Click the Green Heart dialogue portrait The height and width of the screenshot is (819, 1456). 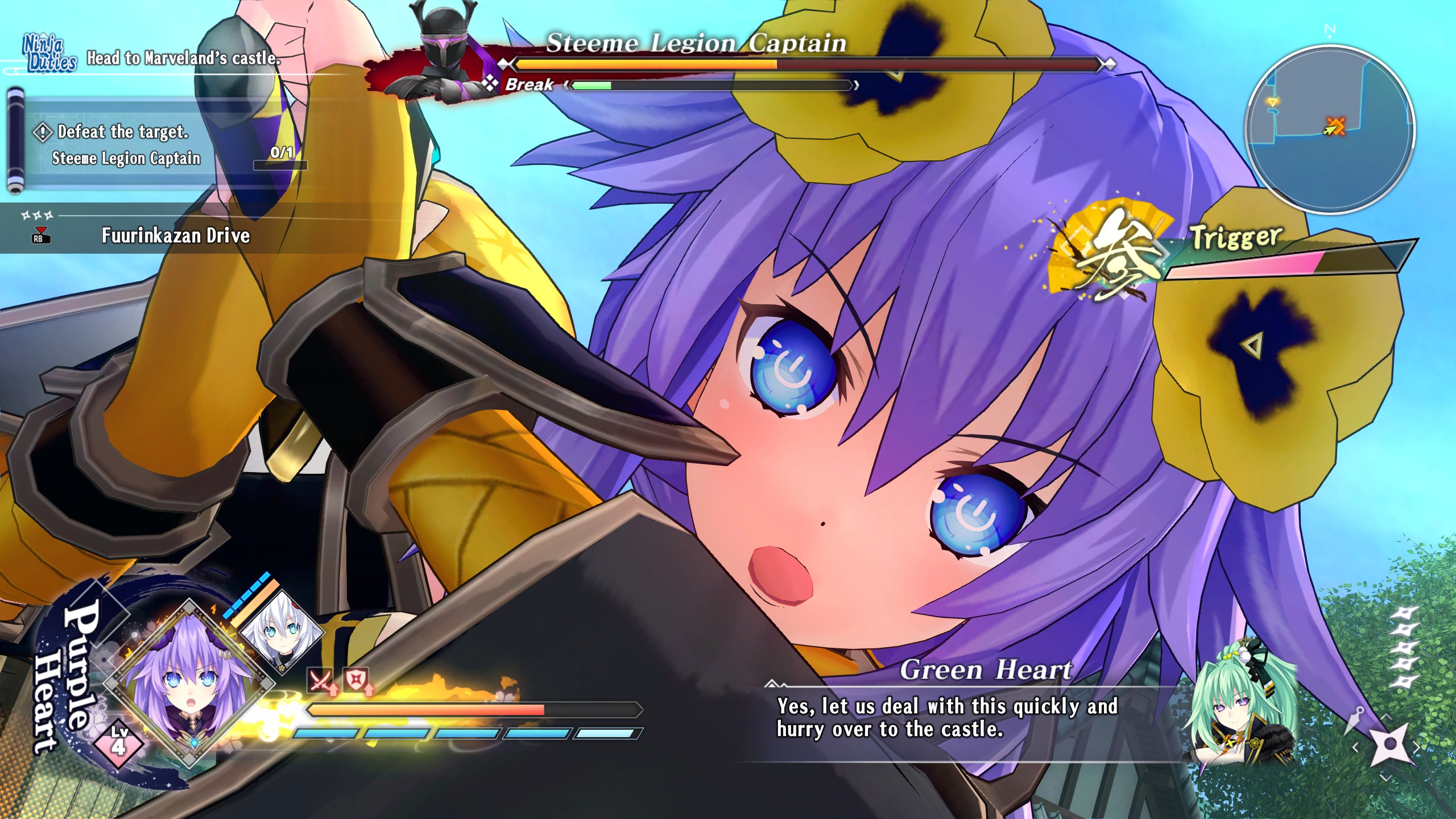pos(1240,705)
